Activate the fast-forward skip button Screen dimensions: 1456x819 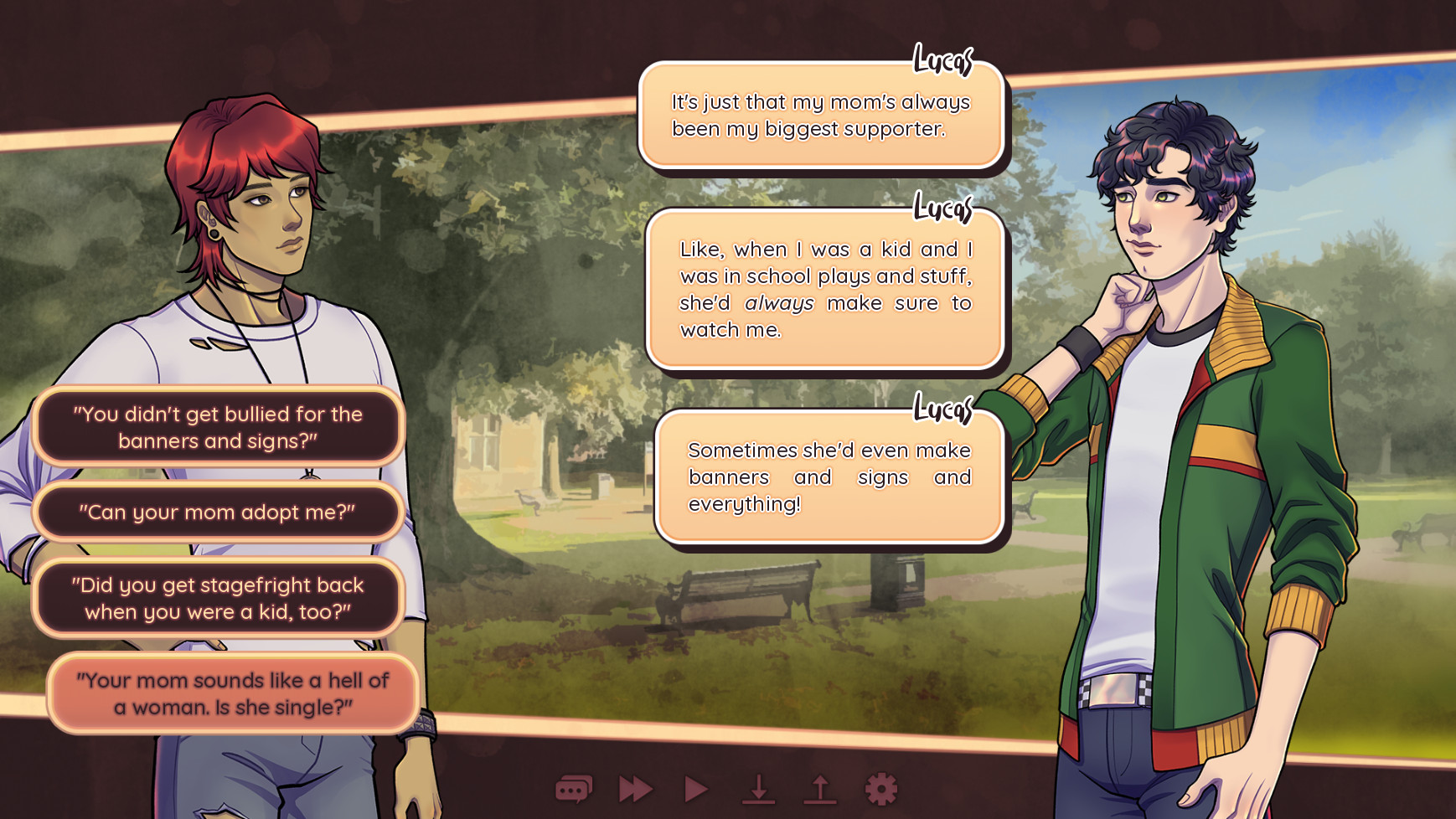click(x=635, y=789)
